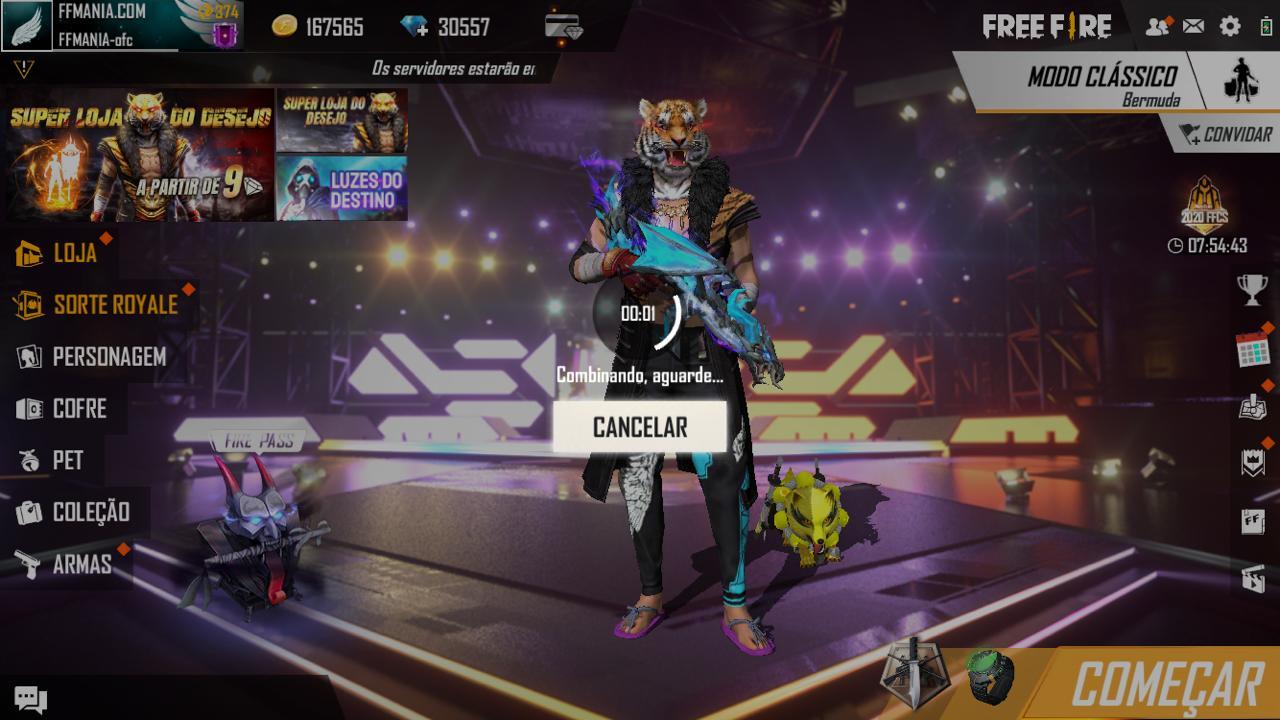
Task: Click the COMEÇAR start button
Action: pos(1166,685)
